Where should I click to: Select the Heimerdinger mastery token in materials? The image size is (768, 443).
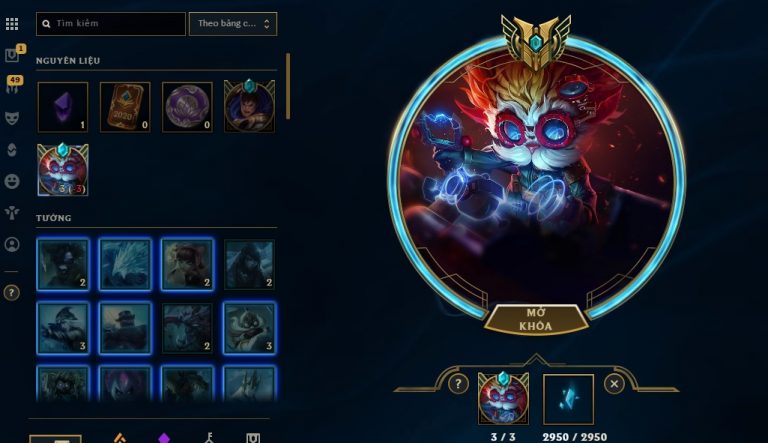[x=62, y=169]
